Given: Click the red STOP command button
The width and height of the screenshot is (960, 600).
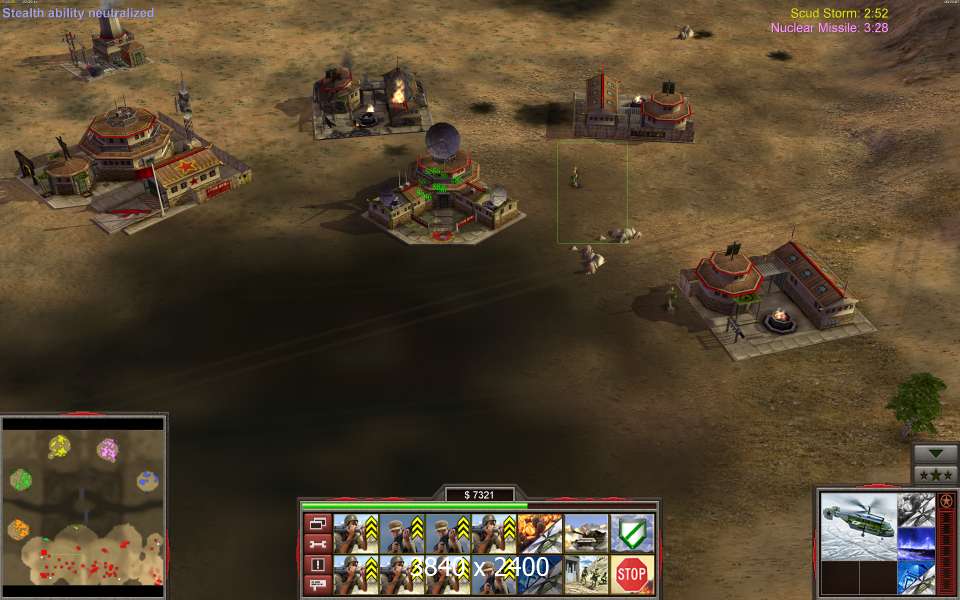Looking at the screenshot, I should pos(631,573).
